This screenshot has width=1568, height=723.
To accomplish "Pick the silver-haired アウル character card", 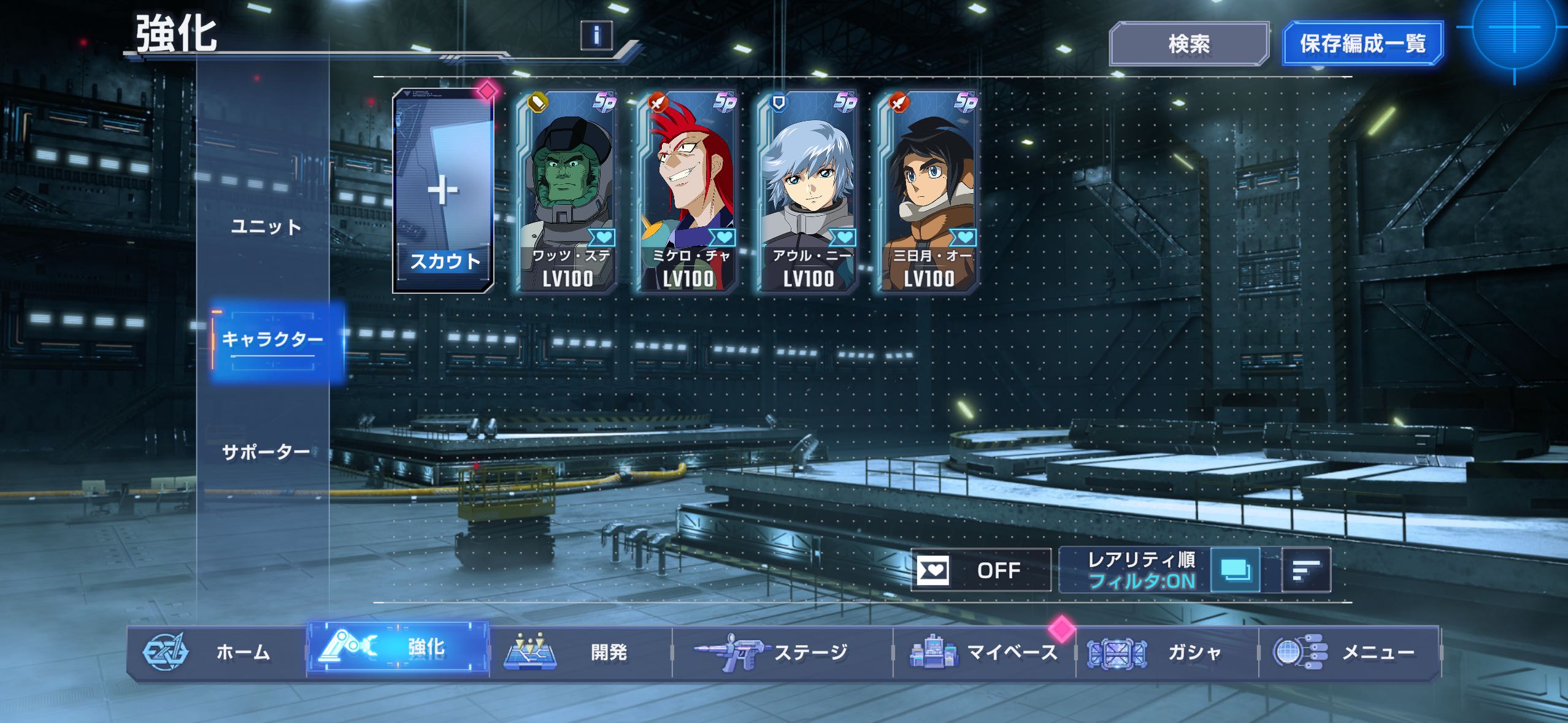I will (807, 191).
